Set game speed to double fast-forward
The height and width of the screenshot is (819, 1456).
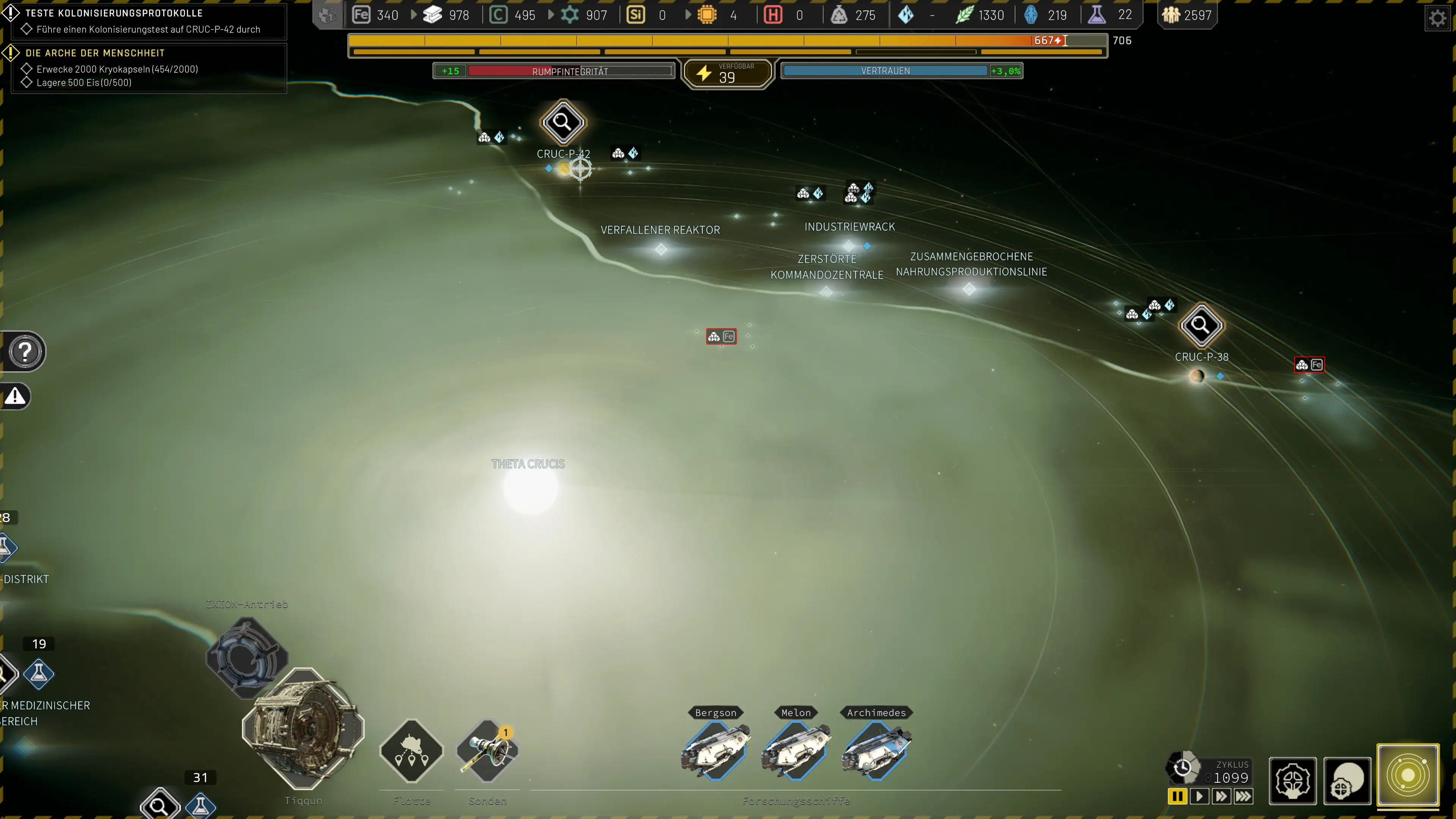1221,796
